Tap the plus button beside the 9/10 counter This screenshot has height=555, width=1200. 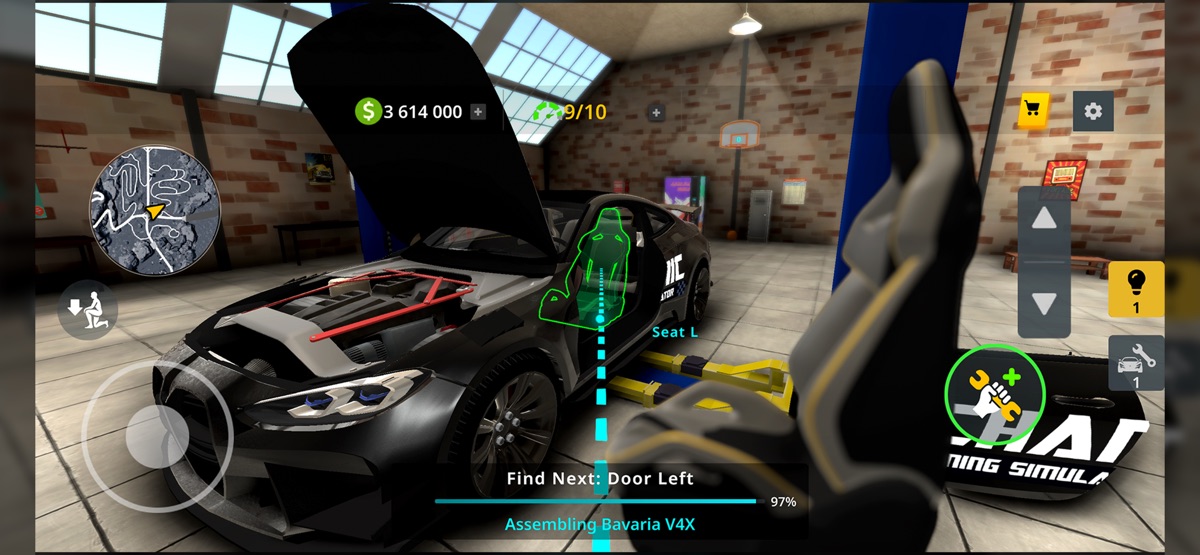pos(657,112)
